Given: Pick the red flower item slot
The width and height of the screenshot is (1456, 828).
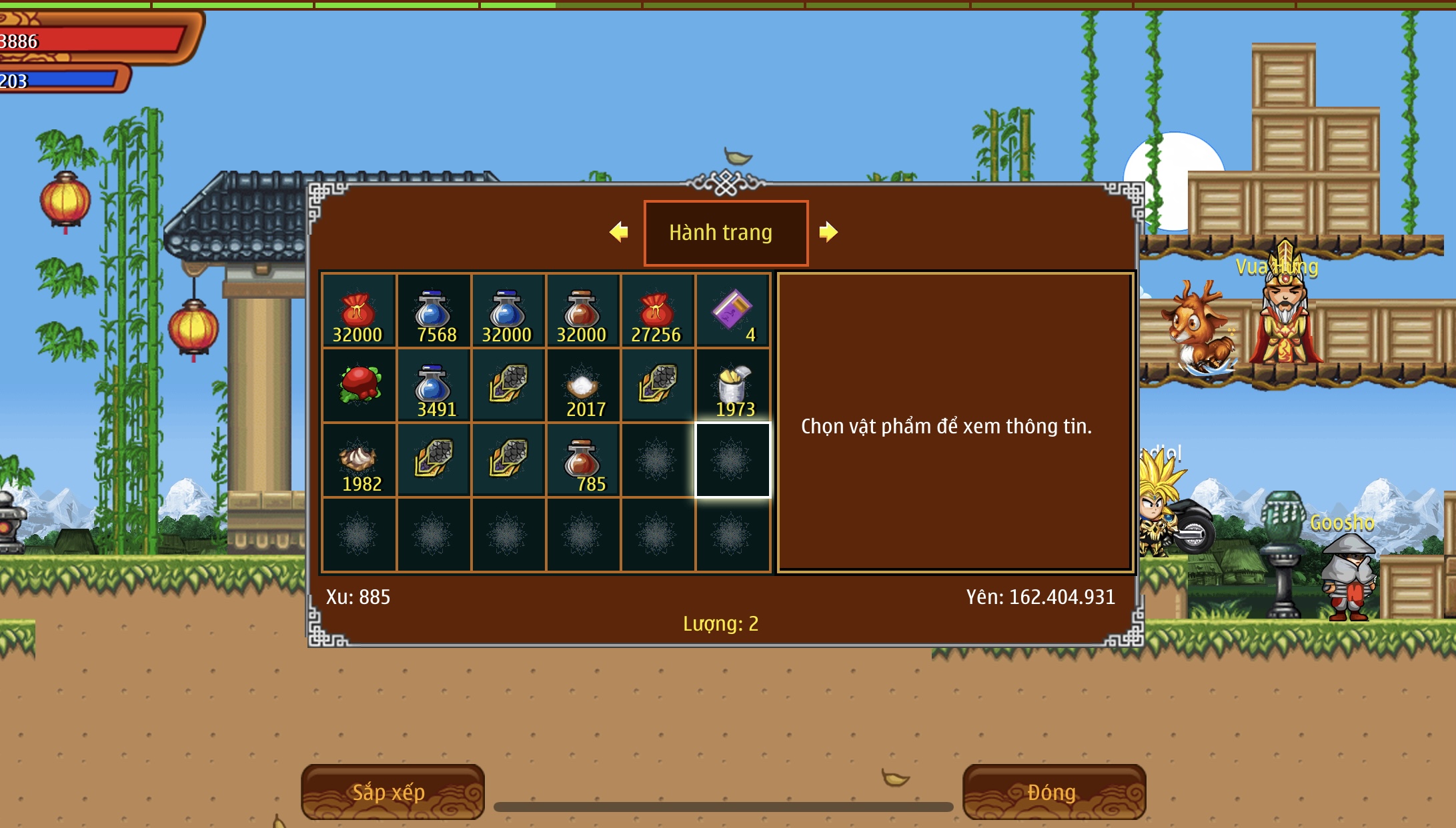Looking at the screenshot, I should click(359, 385).
